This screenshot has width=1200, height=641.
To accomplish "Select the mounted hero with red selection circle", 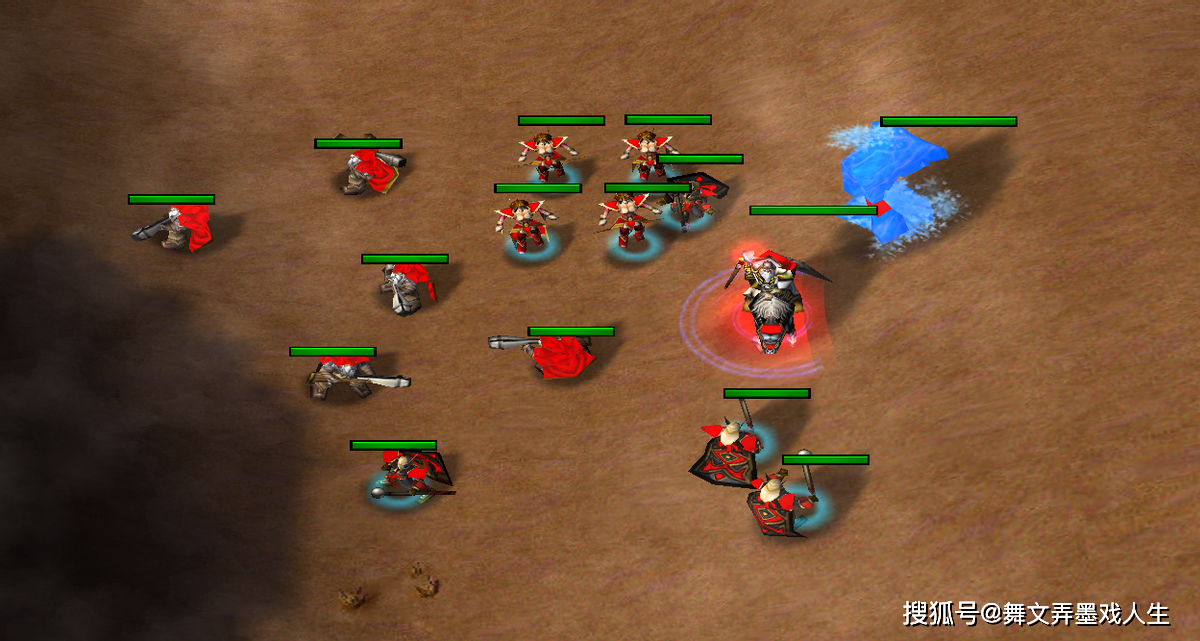I will (x=770, y=302).
